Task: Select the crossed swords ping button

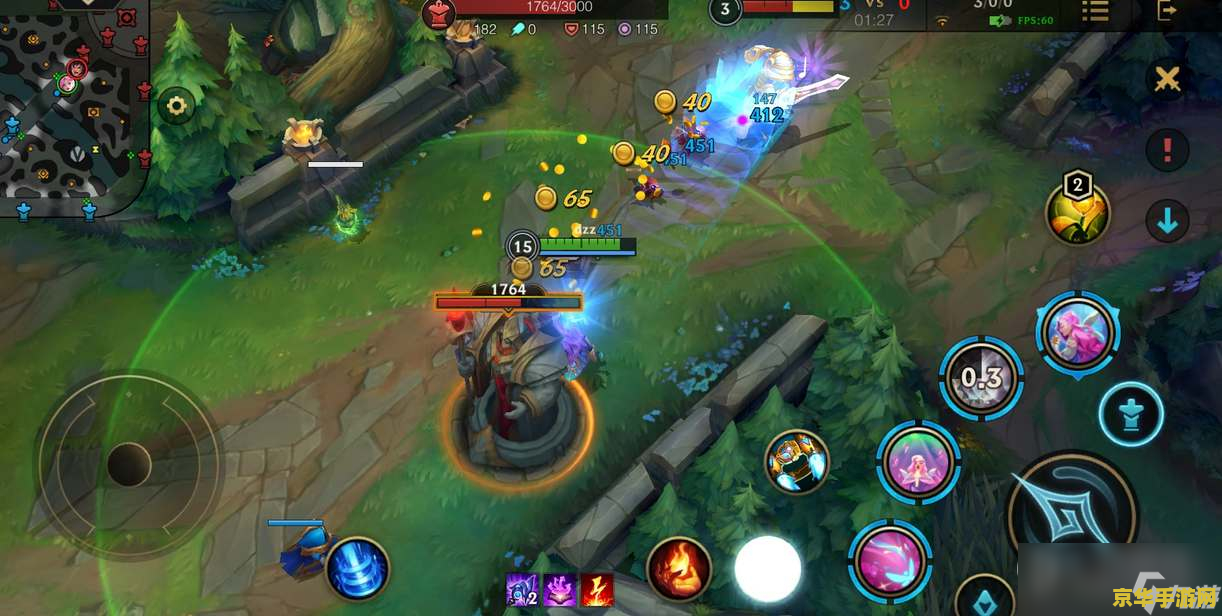Action: point(1166,79)
